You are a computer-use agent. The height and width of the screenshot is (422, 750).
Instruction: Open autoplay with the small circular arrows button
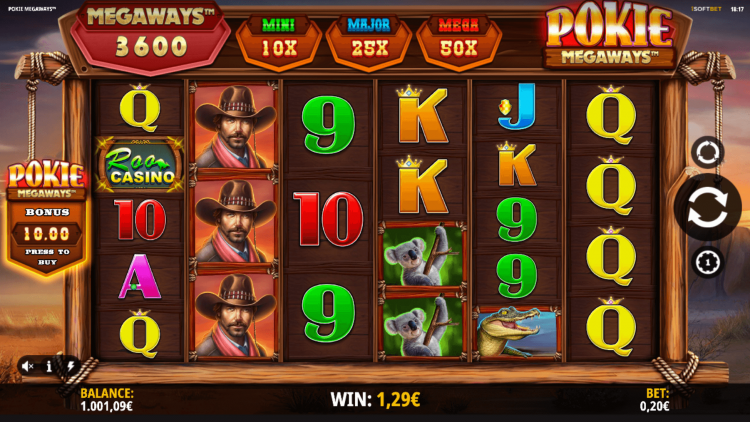pos(707,152)
